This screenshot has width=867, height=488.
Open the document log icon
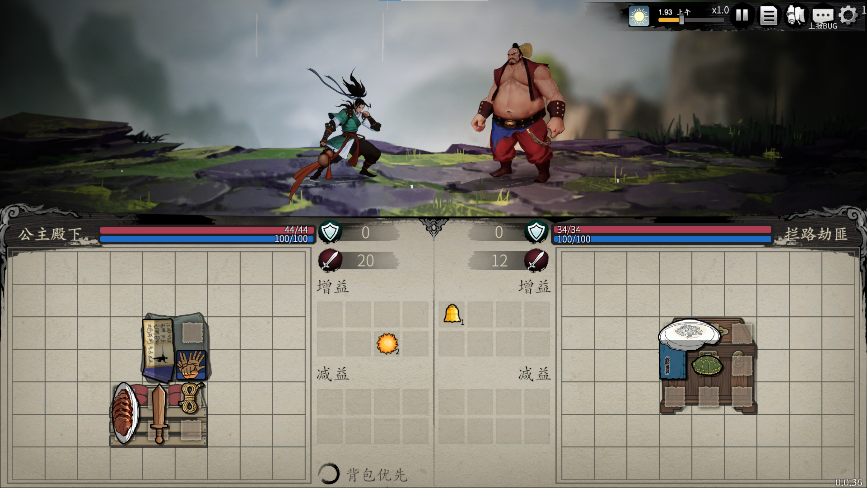click(x=769, y=15)
